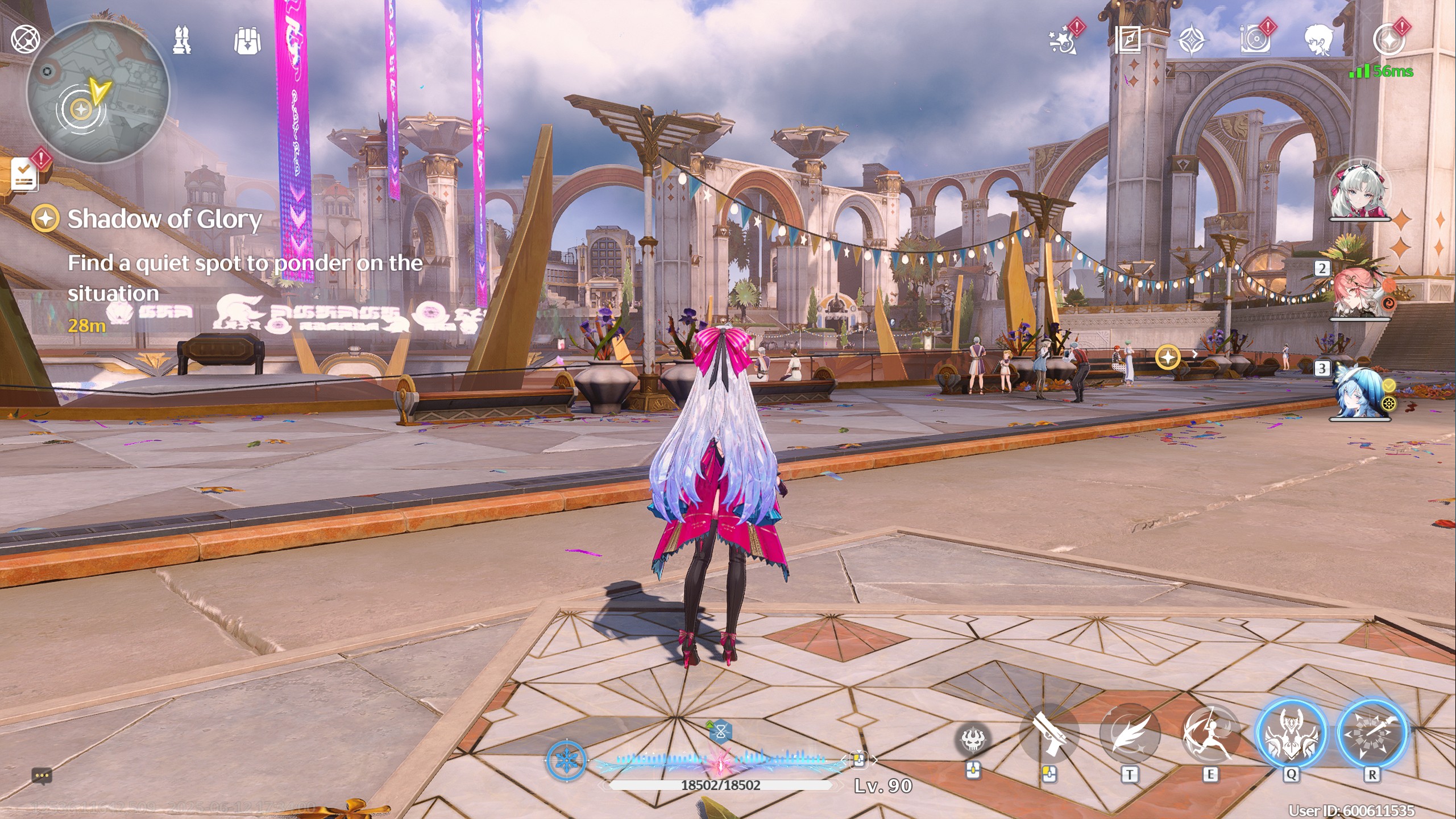Open the chess pieces menu icon

[182, 40]
